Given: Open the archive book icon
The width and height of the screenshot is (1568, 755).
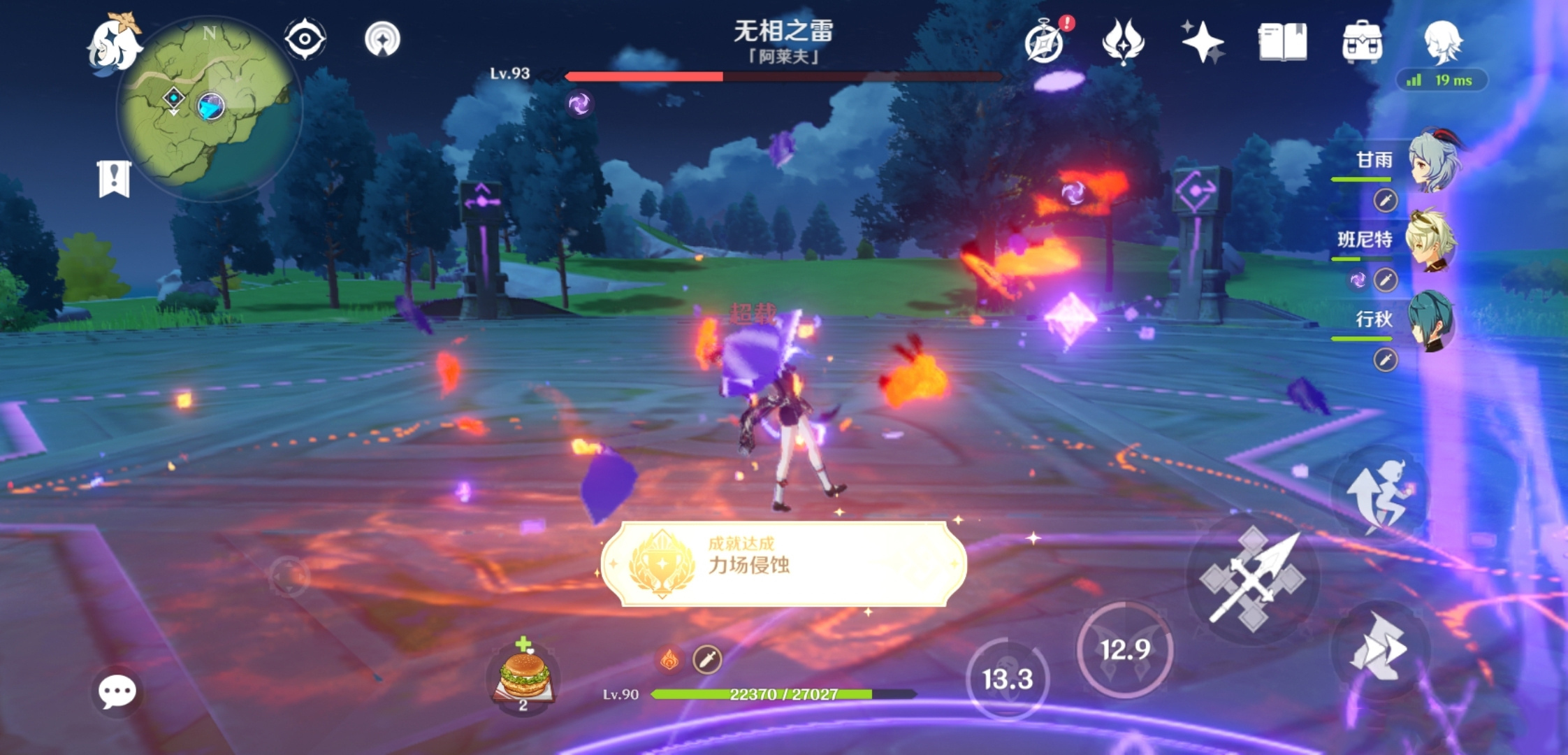Looking at the screenshot, I should (x=1284, y=42).
